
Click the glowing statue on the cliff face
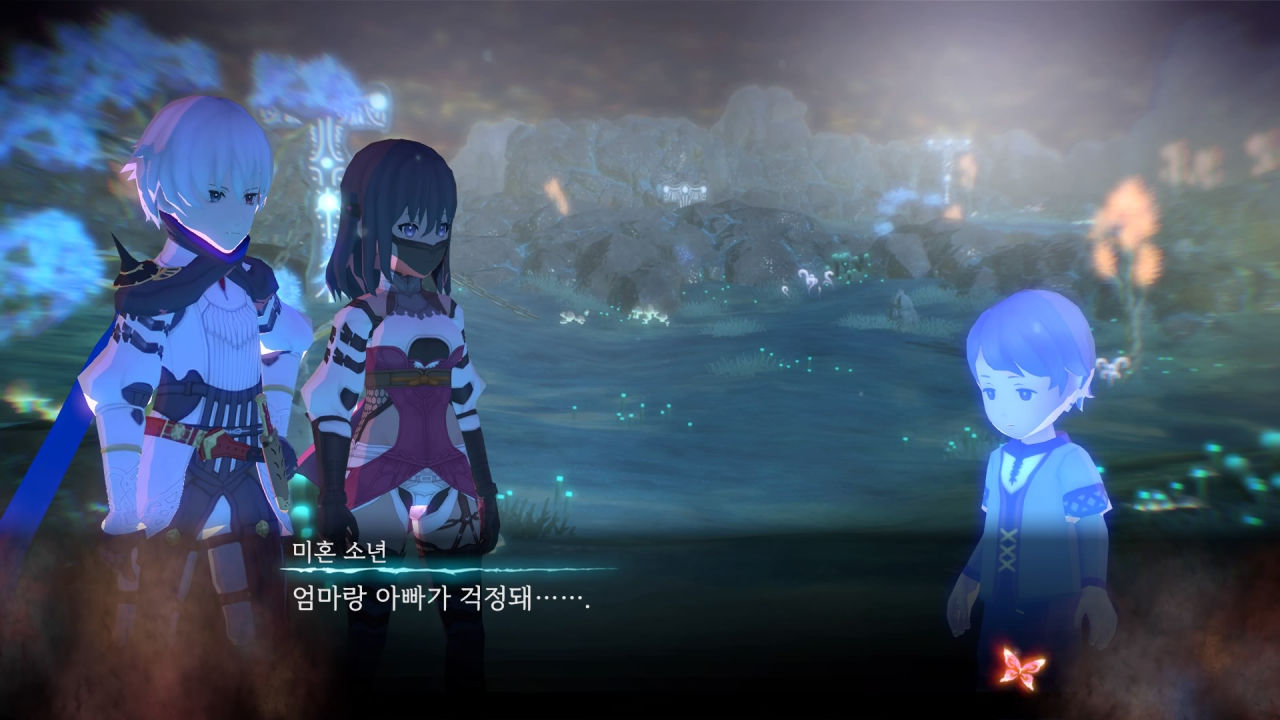(683, 190)
